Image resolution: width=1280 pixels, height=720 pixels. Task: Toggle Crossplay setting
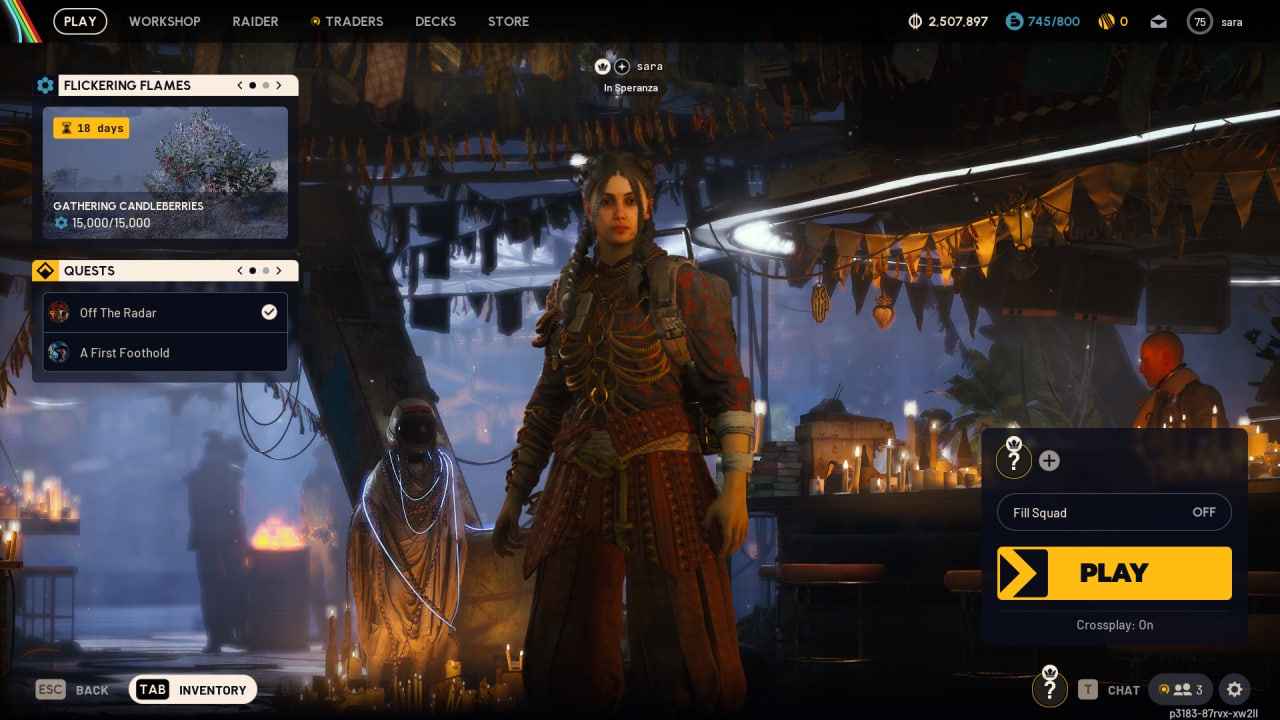tap(1114, 625)
